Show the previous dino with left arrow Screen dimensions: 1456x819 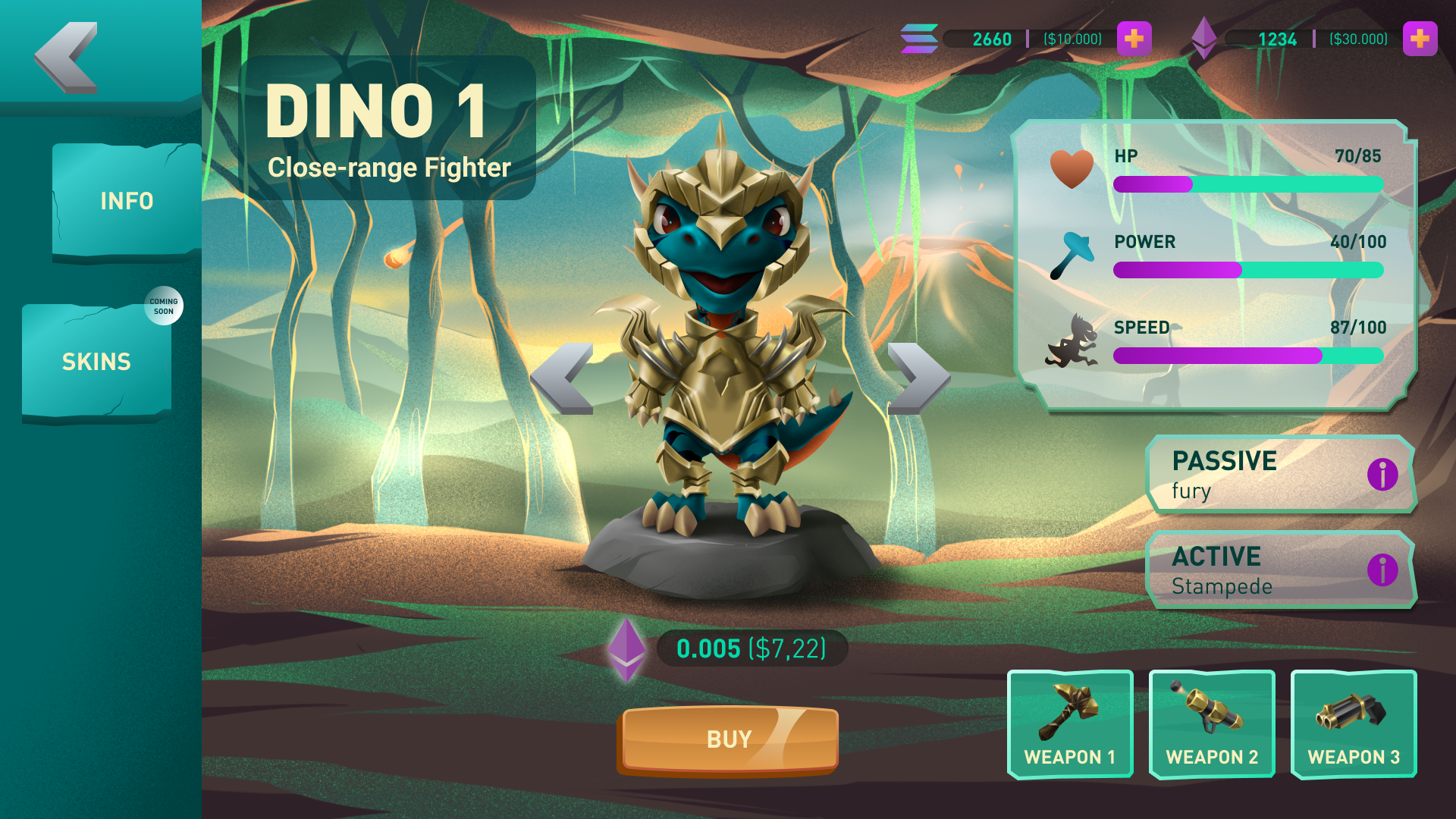coord(562,378)
